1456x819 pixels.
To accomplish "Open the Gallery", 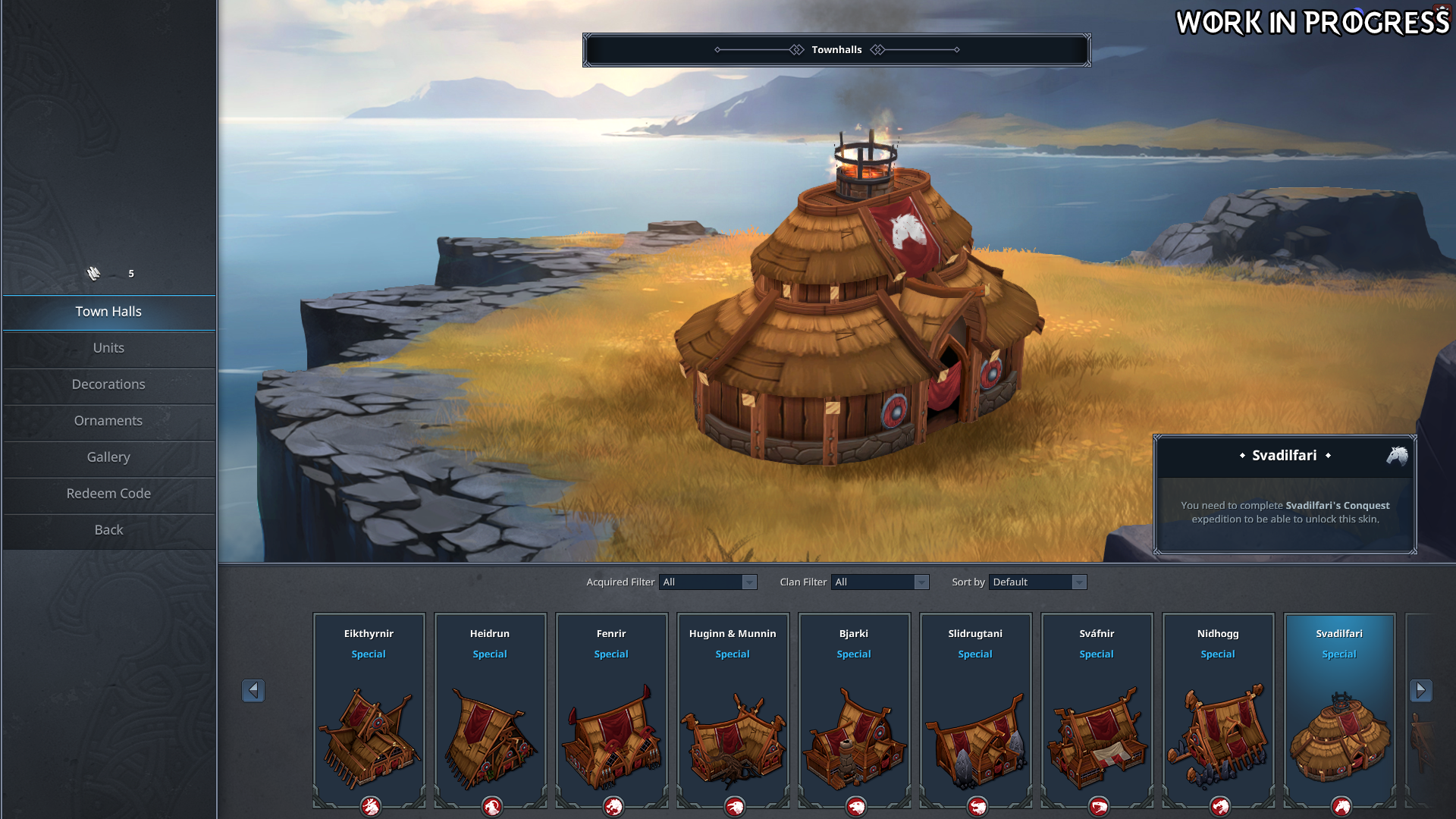I will point(108,457).
